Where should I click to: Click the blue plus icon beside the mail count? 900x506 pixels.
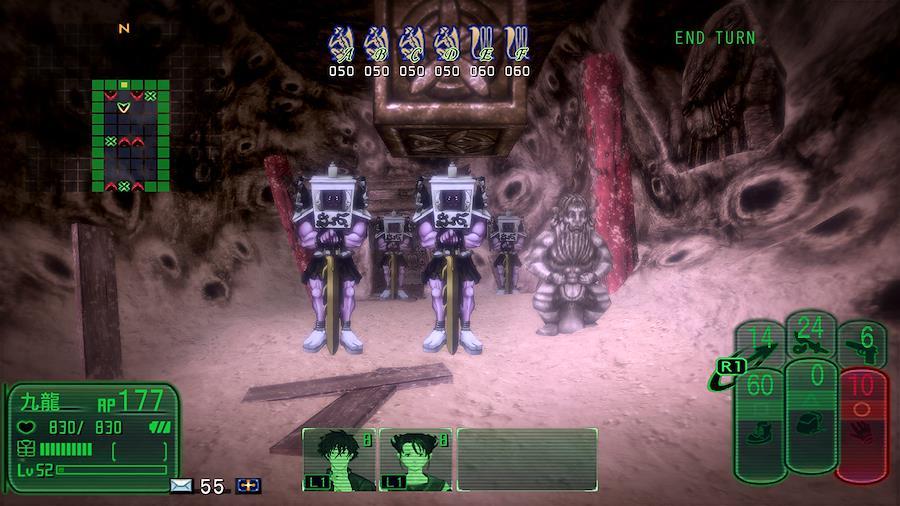click(x=248, y=486)
